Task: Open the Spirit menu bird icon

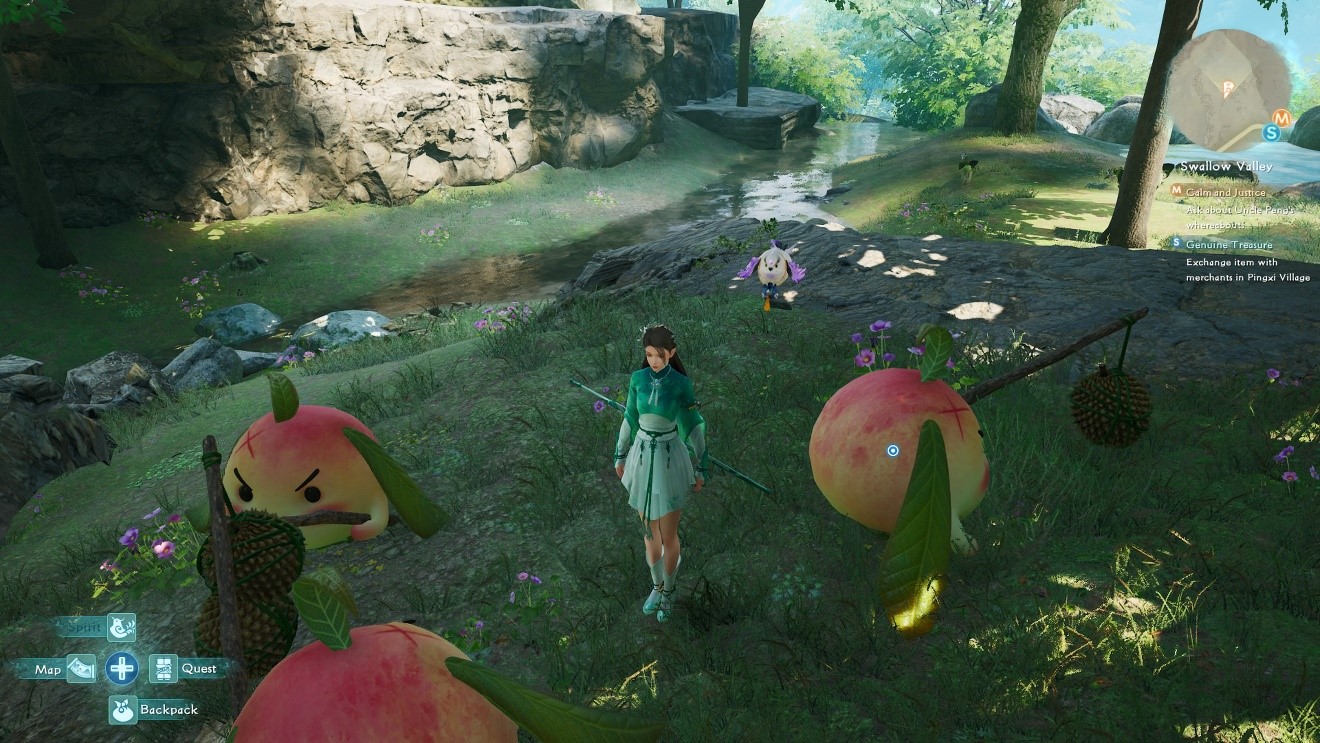Action: pyautogui.click(x=121, y=627)
